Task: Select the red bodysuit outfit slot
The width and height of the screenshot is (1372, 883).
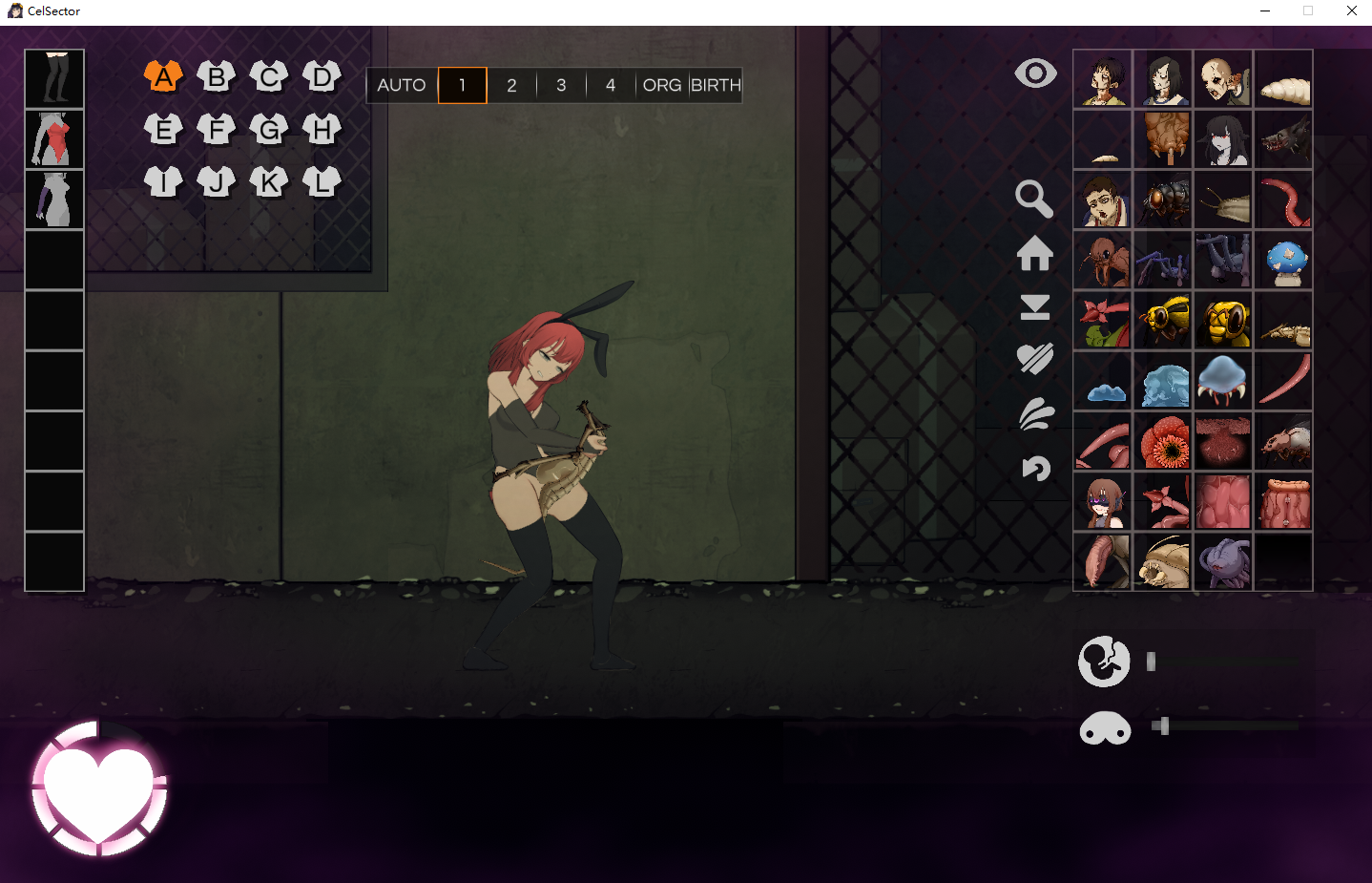Action: [x=54, y=139]
